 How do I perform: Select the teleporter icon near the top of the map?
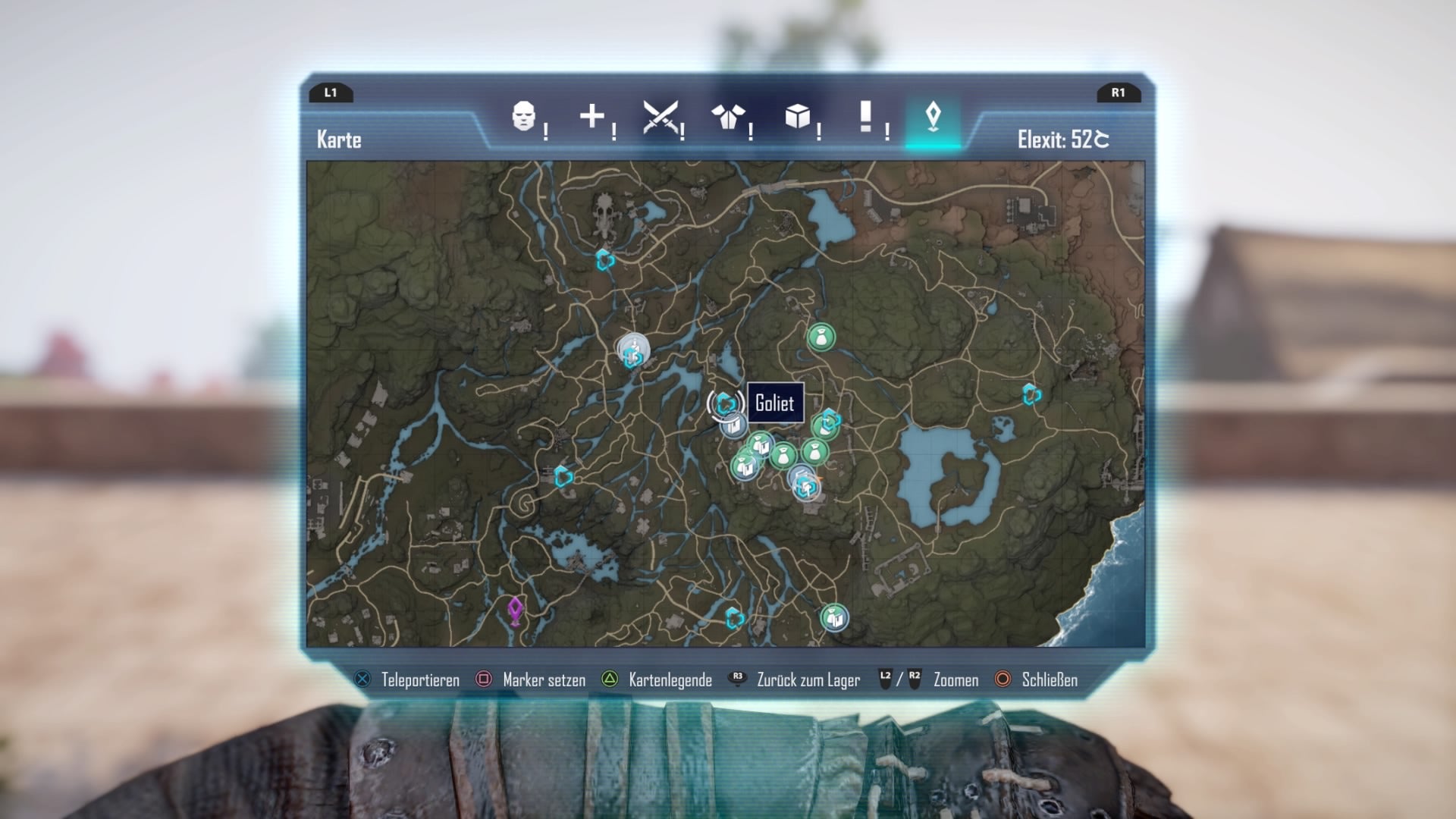pos(603,261)
